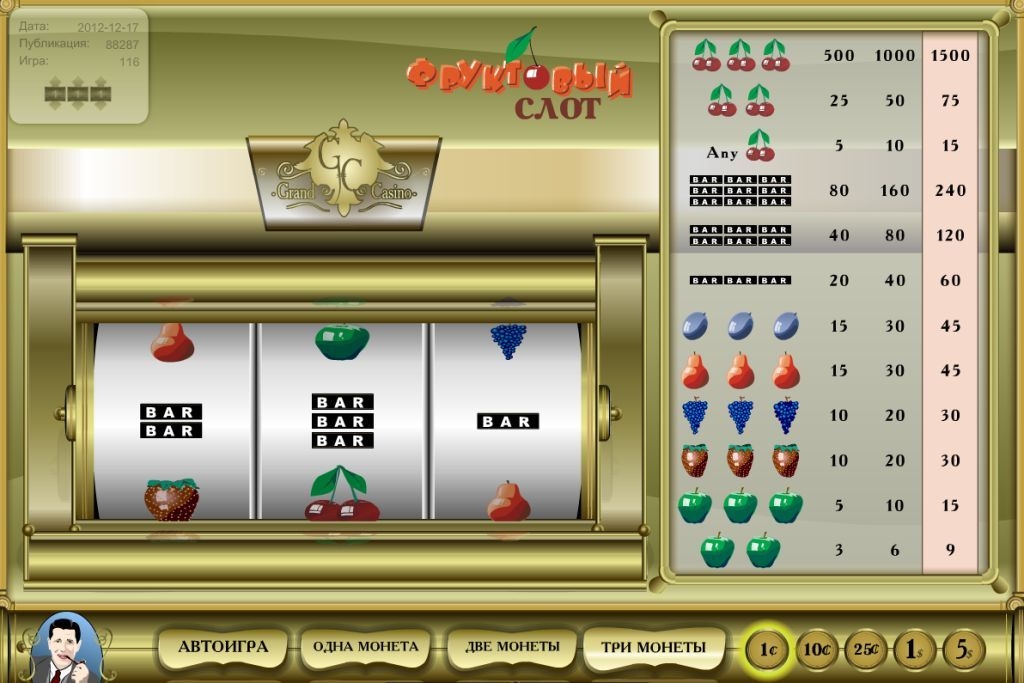
Task: Switch to the 10¢ coin denomination
Action: (816, 650)
